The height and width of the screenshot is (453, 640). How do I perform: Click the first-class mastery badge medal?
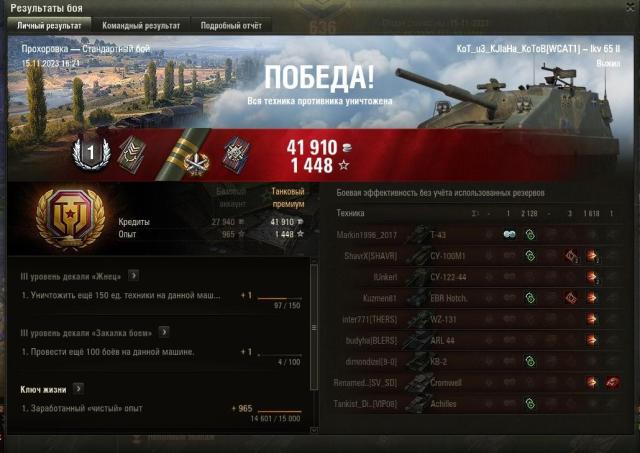coord(90,152)
